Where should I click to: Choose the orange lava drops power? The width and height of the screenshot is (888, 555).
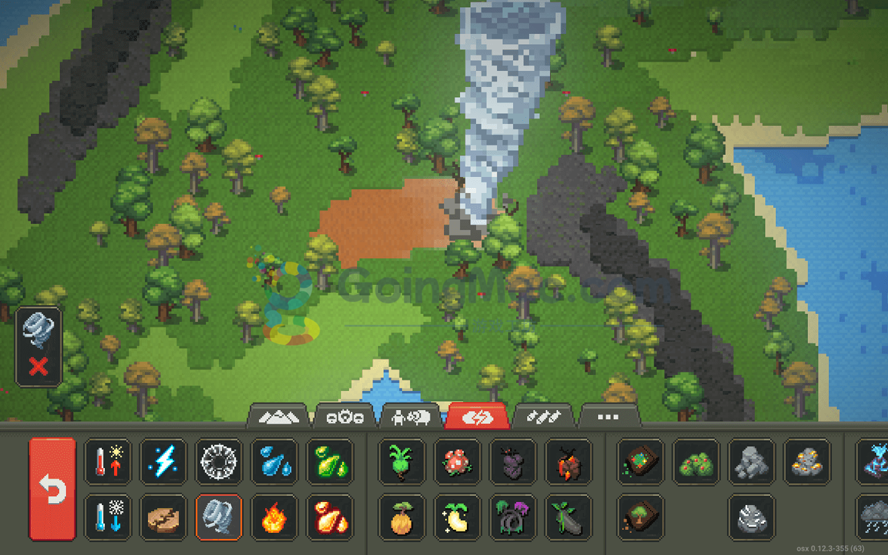[329, 518]
